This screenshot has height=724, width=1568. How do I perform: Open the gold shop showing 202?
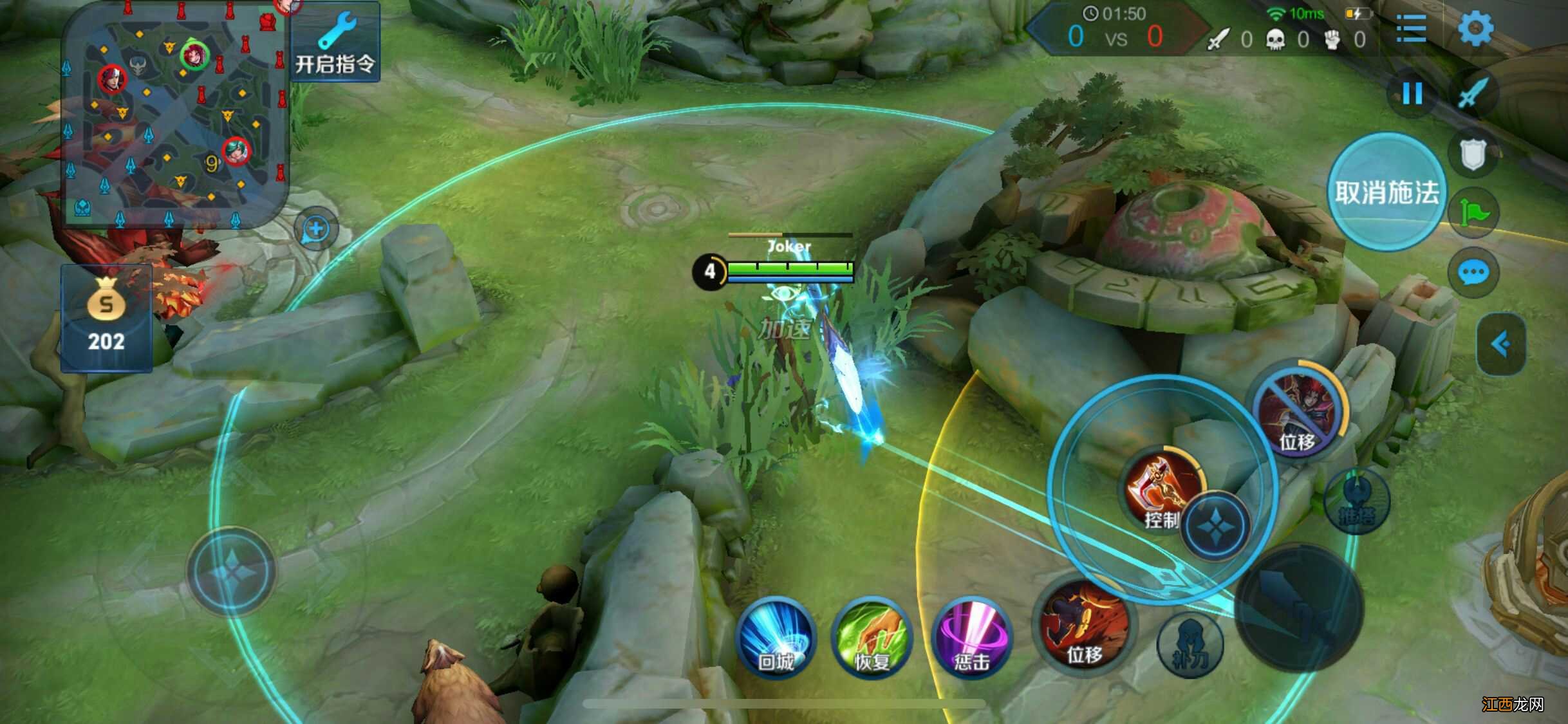(106, 319)
